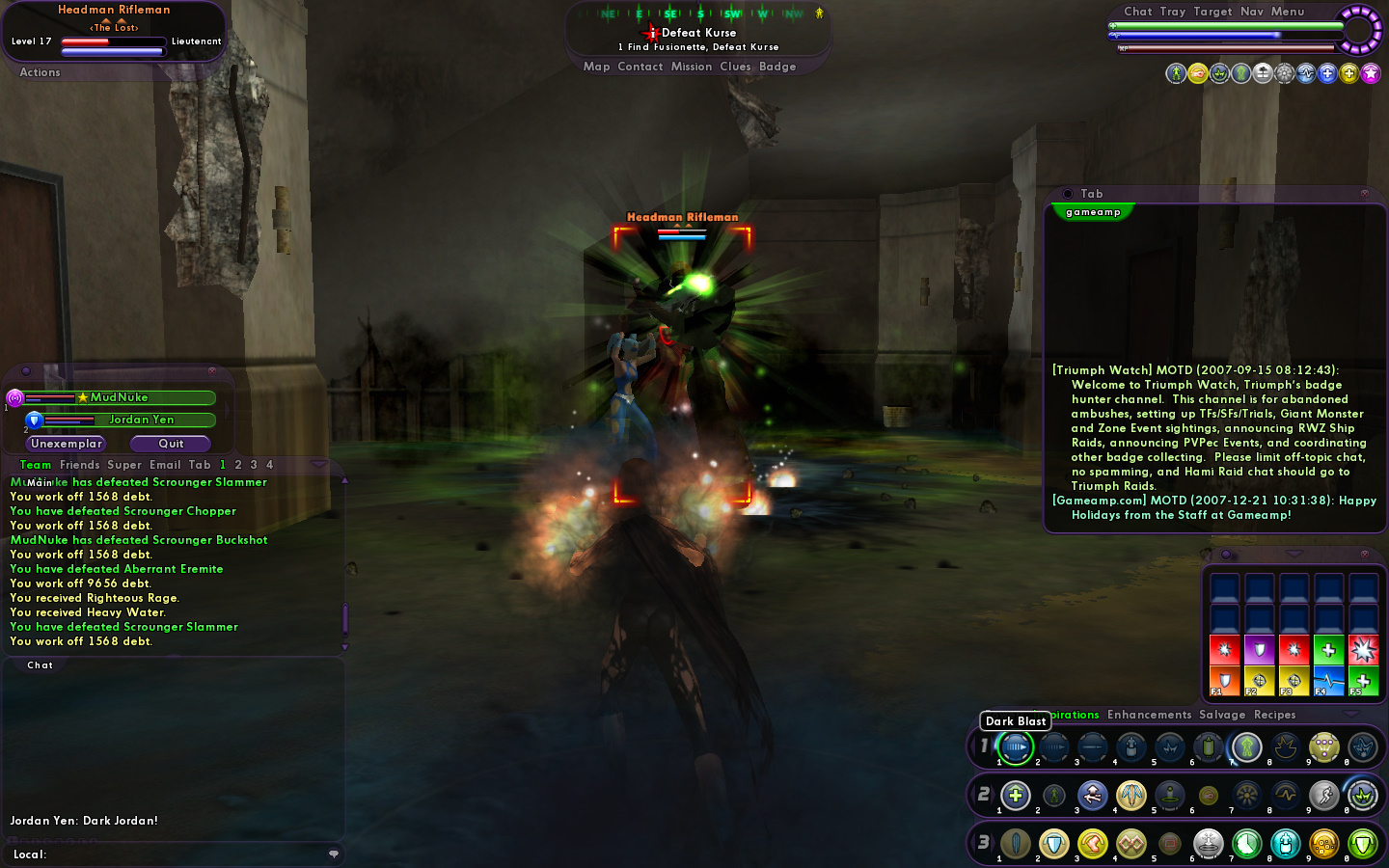The width and height of the screenshot is (1389, 868).
Task: Open the Map window
Action: 596,67
